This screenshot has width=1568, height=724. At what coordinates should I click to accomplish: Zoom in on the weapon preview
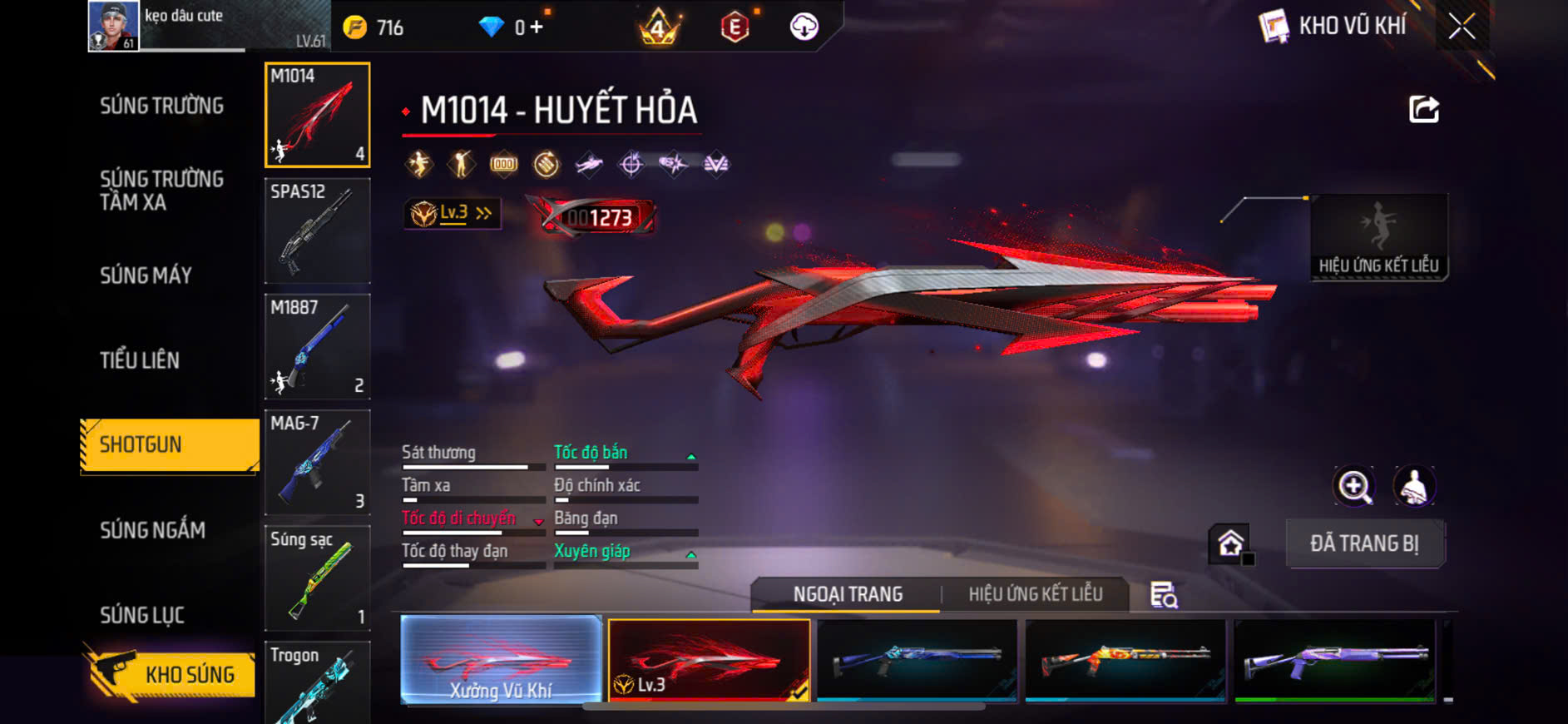coord(1354,487)
